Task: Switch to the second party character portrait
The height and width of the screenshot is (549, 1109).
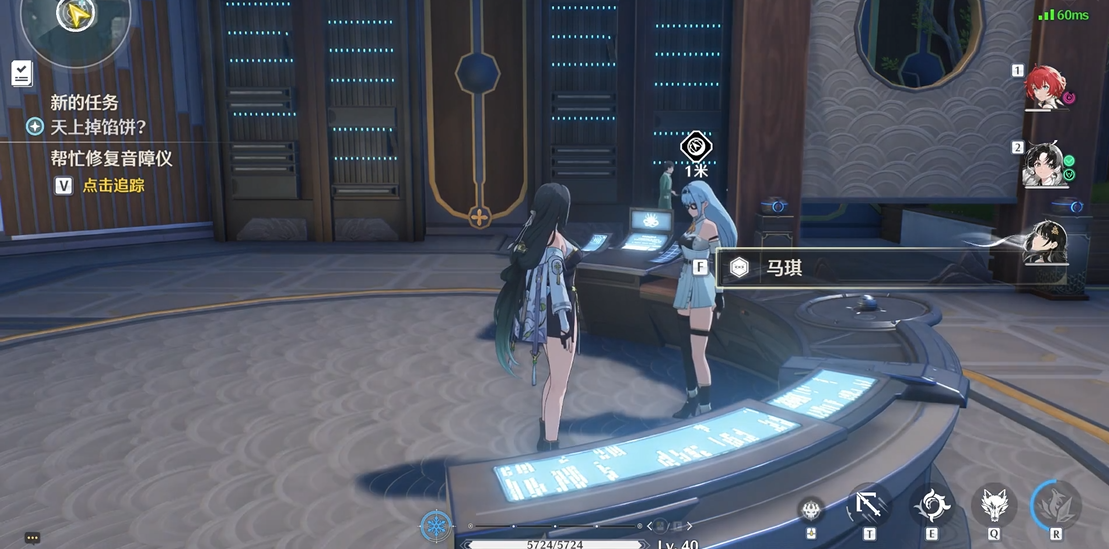Action: (x=1045, y=164)
